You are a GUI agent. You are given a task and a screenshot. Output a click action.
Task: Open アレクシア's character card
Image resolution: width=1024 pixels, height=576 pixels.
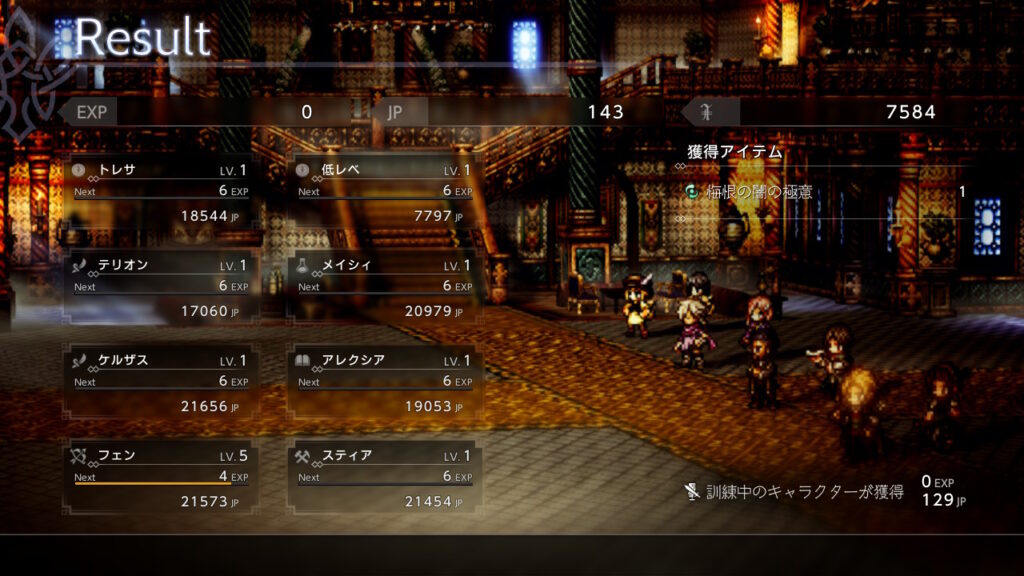tap(384, 383)
